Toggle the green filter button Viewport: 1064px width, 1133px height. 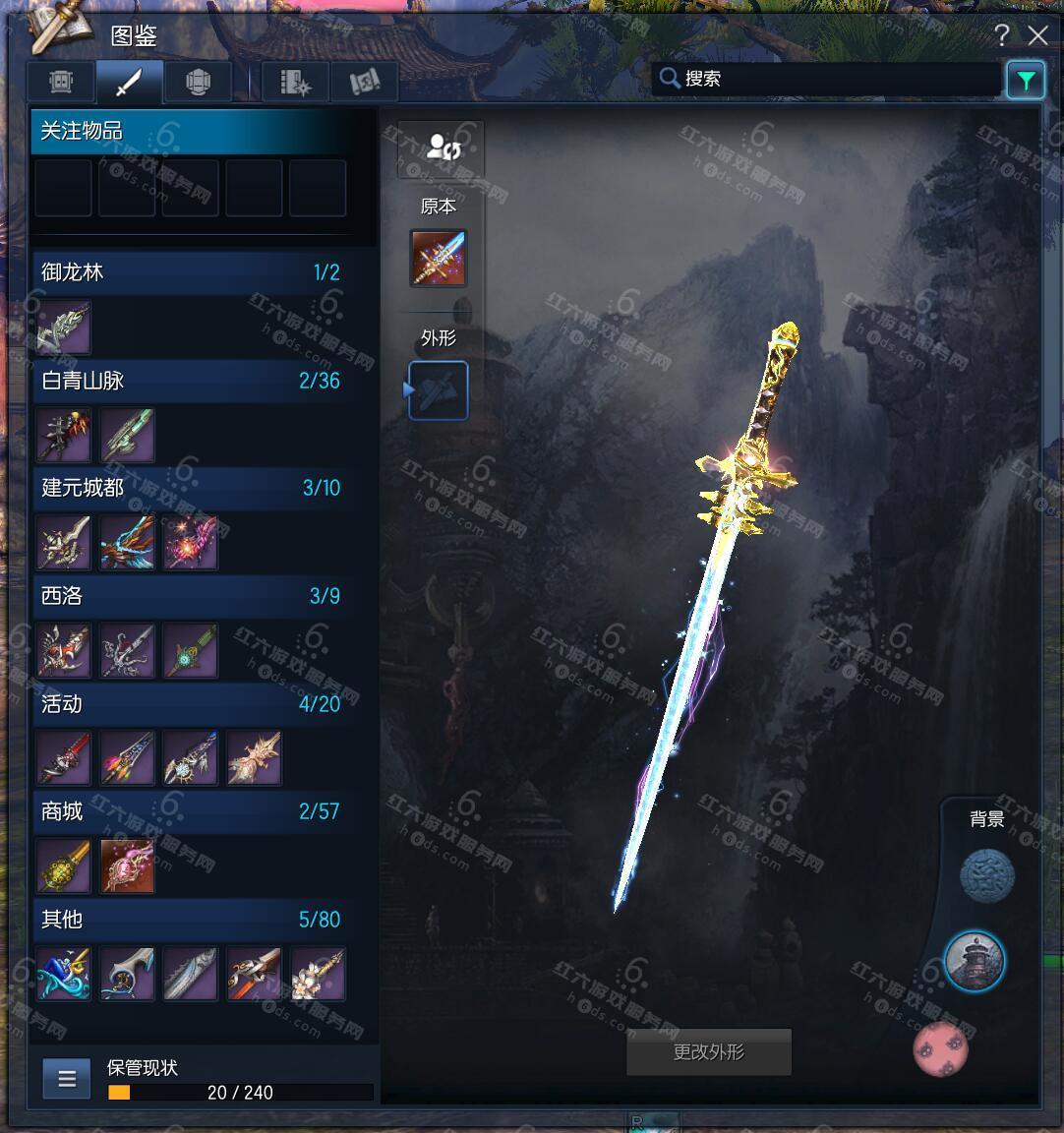tap(1025, 80)
